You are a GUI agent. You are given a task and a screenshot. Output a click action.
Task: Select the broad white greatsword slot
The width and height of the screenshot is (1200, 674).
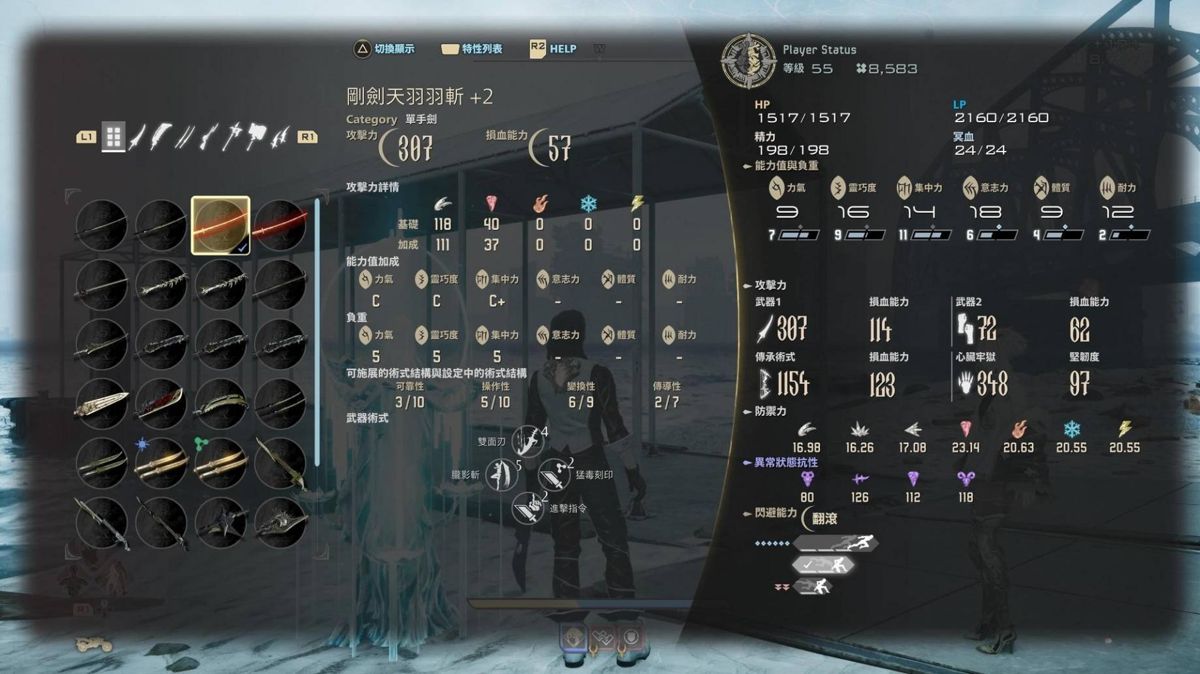click(102, 402)
